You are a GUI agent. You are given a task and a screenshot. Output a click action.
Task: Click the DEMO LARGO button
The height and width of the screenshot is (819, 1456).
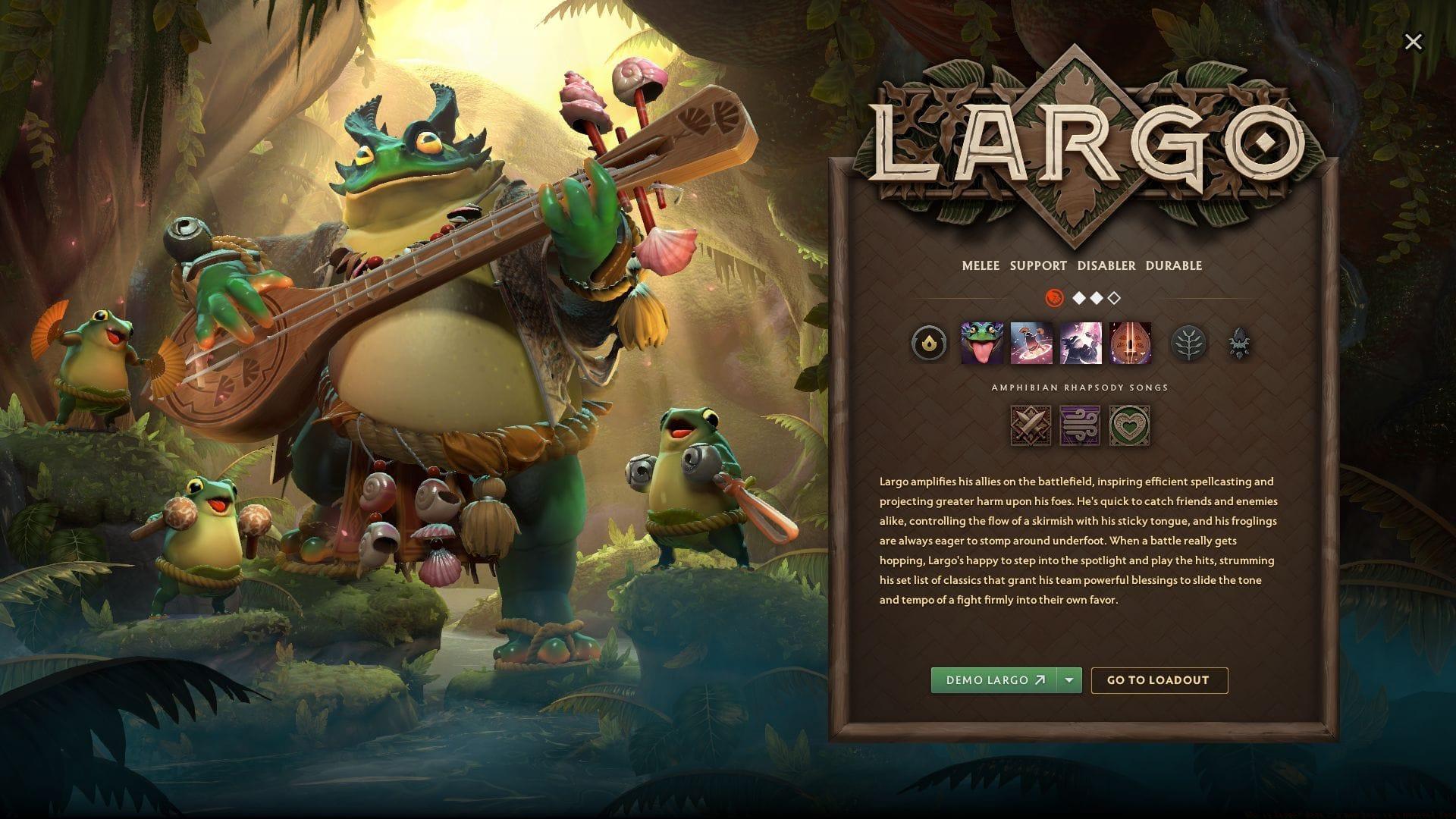(993, 680)
